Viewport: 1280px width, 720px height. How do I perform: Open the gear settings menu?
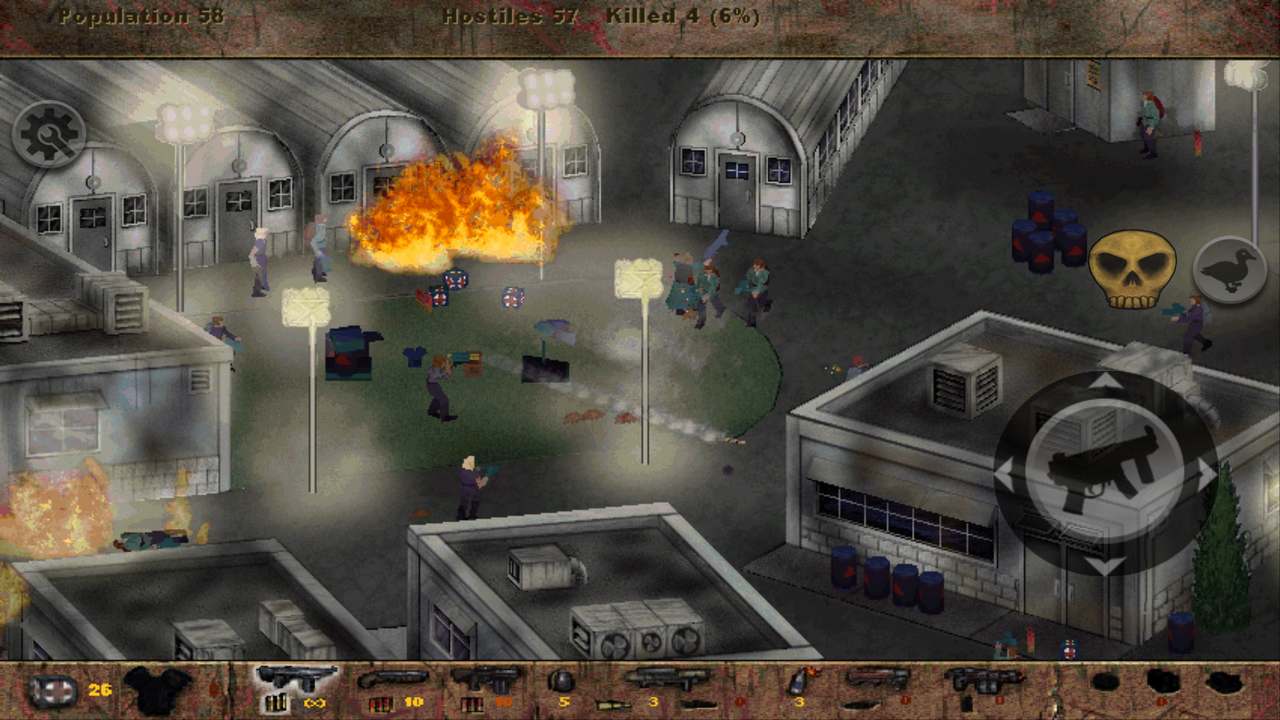48,134
